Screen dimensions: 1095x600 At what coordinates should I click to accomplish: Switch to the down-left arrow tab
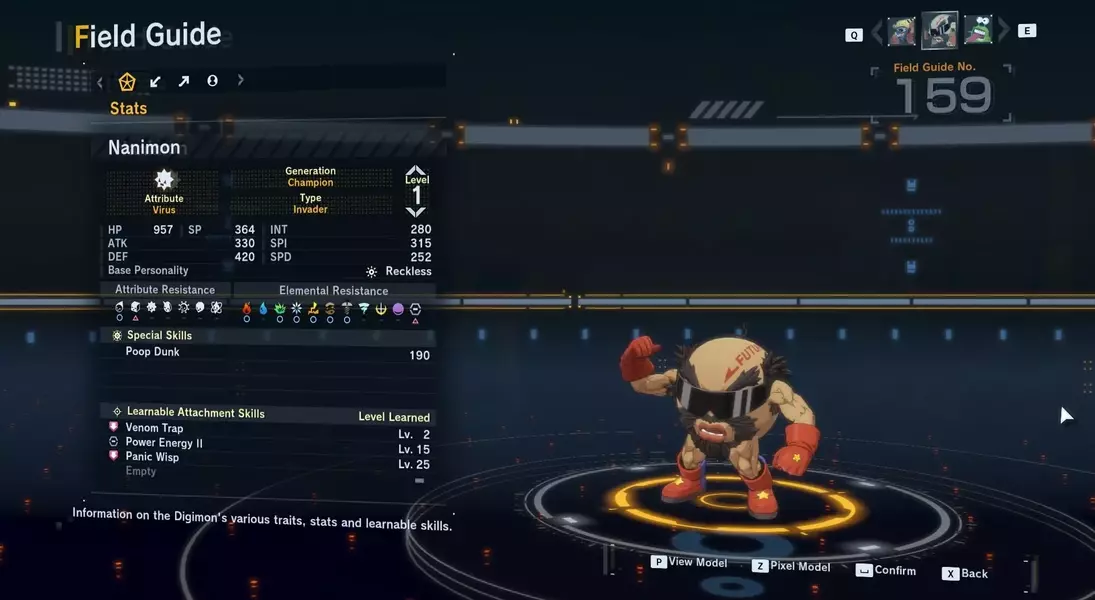(155, 82)
